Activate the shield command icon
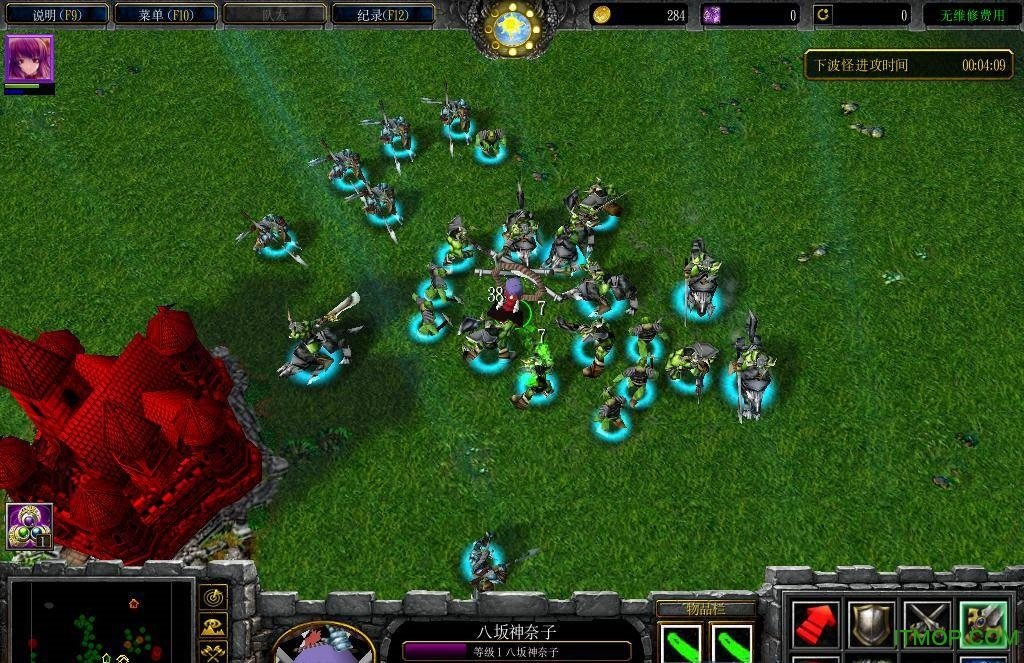Viewport: 1024px width, 663px height. [x=869, y=623]
